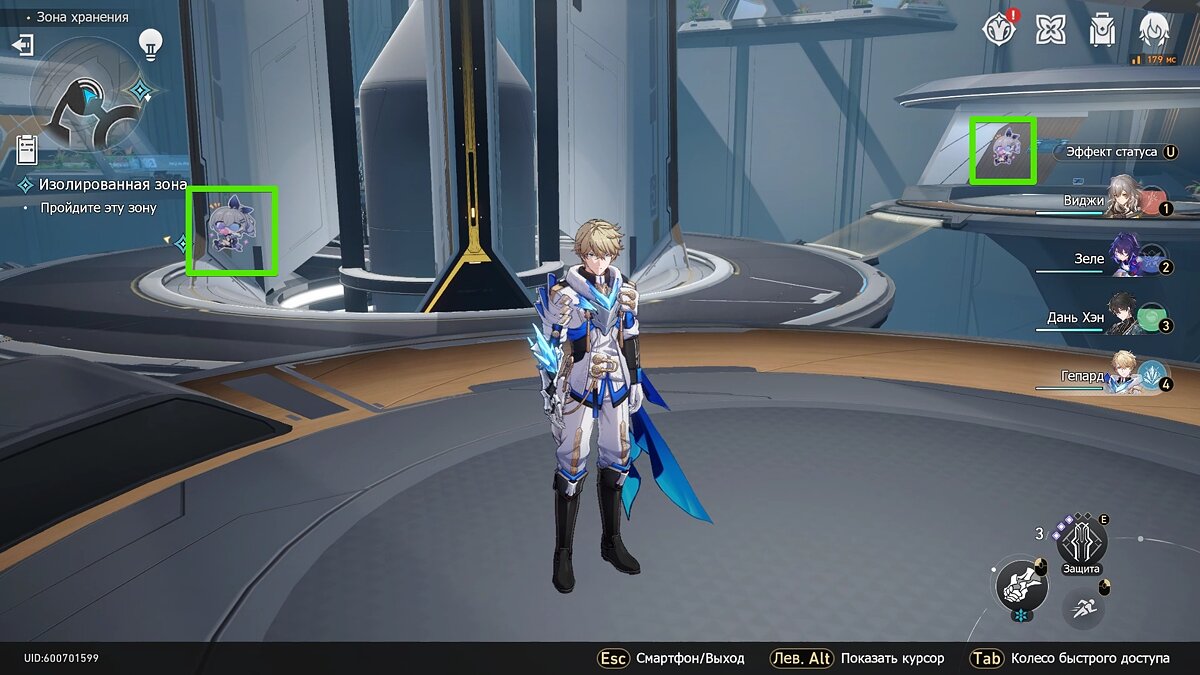This screenshot has width=1200, height=675.
Task: Select party member Гепард
Action: pyautogui.click(x=1132, y=375)
